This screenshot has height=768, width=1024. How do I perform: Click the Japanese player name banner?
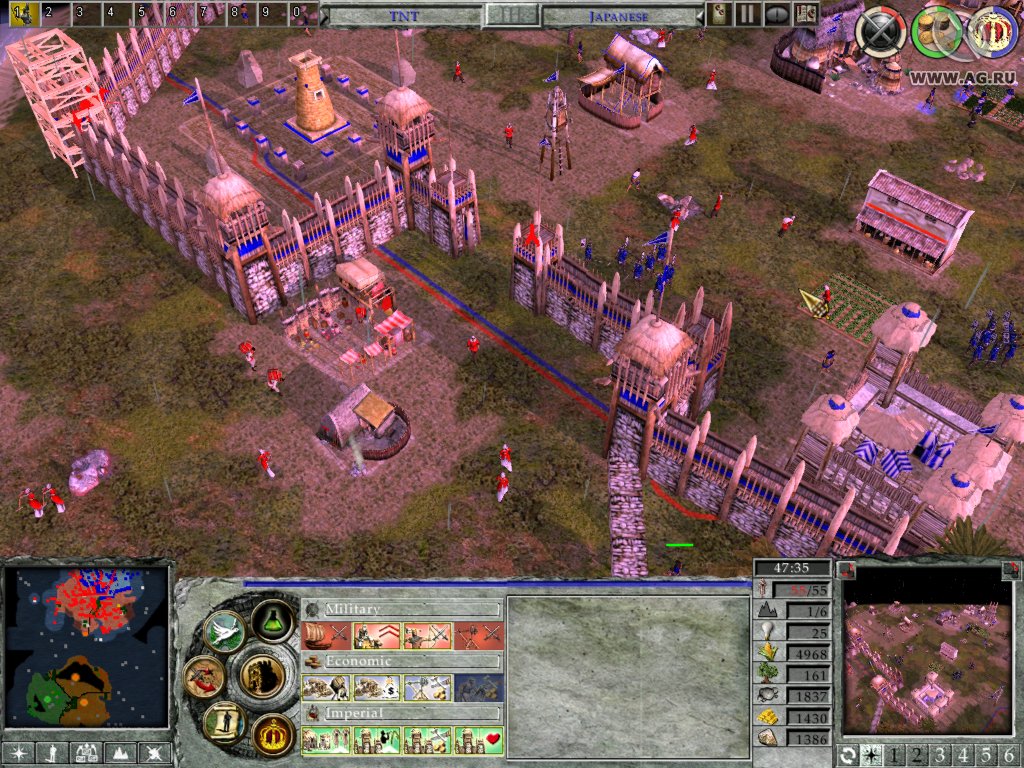[620, 16]
